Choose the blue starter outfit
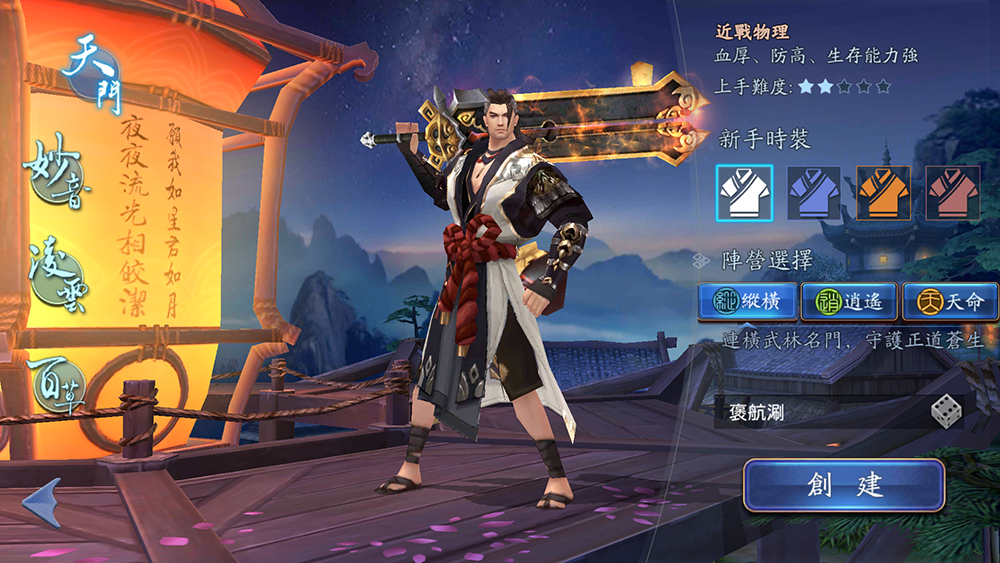Screen dimensions: 1000x563 point(813,193)
